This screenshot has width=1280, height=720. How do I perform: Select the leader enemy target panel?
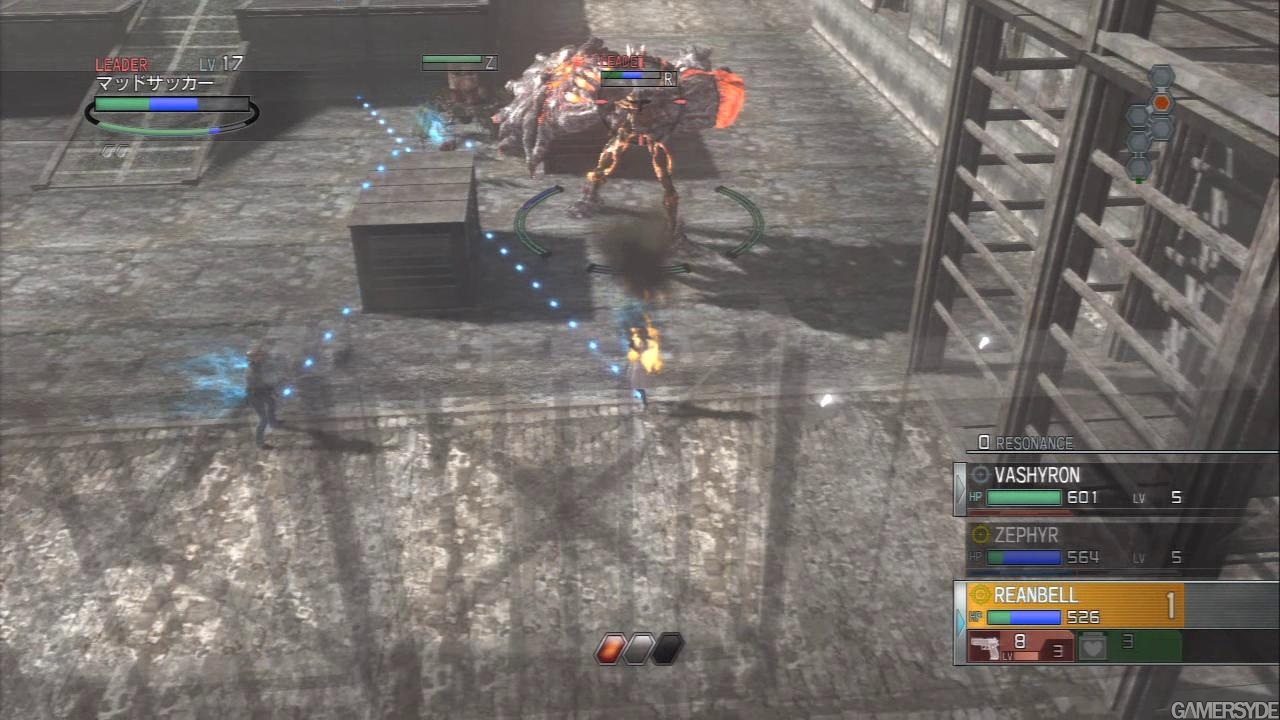pos(172,98)
